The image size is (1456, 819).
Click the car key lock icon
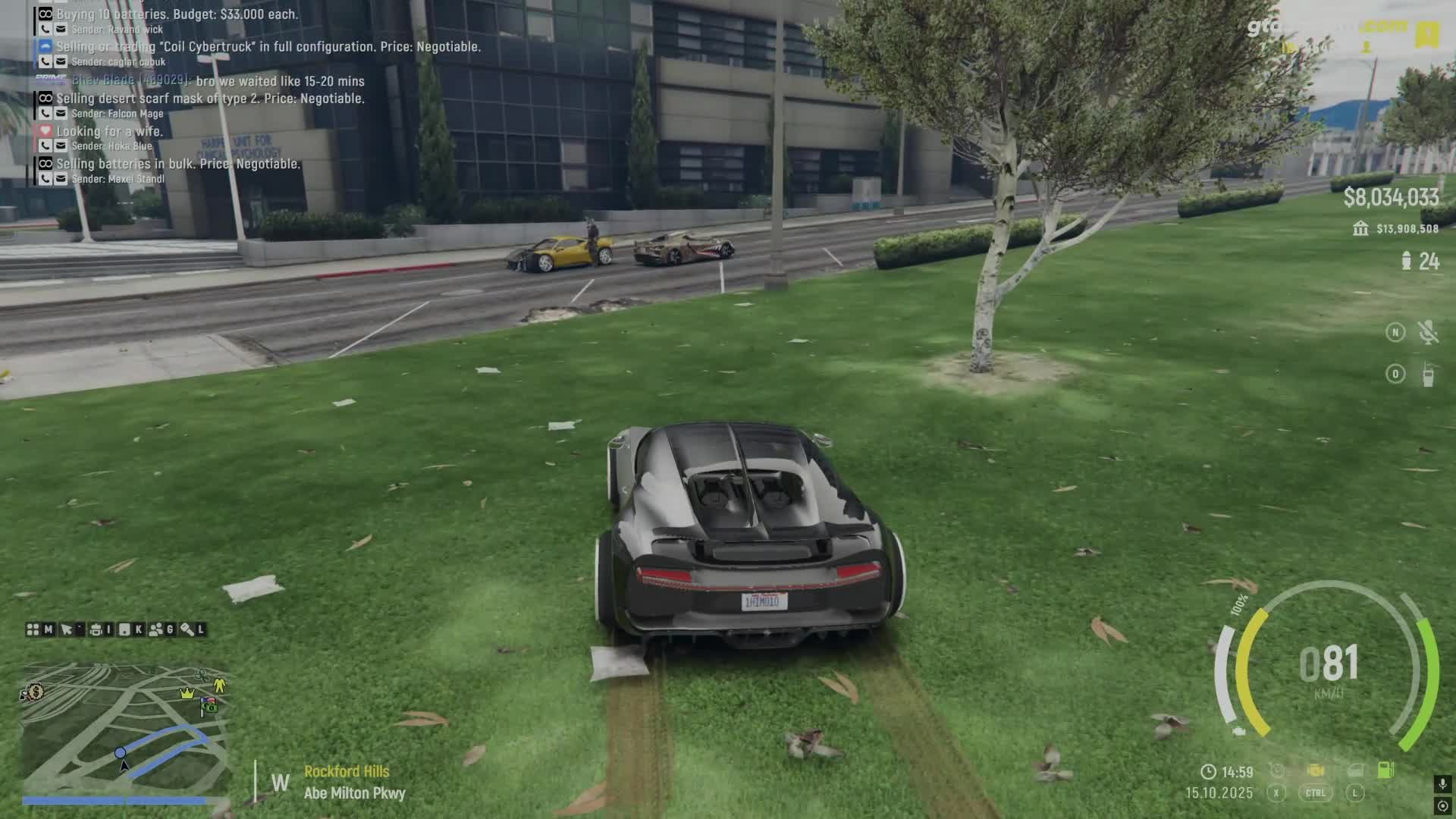click(187, 629)
